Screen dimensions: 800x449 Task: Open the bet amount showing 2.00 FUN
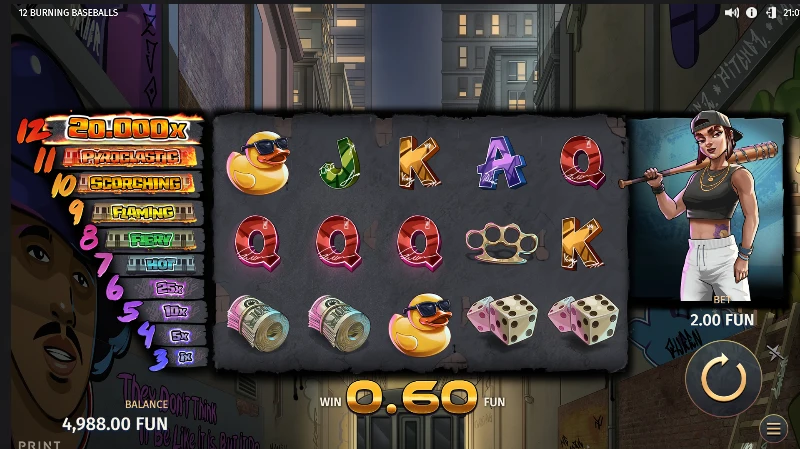pyautogui.click(x=721, y=319)
